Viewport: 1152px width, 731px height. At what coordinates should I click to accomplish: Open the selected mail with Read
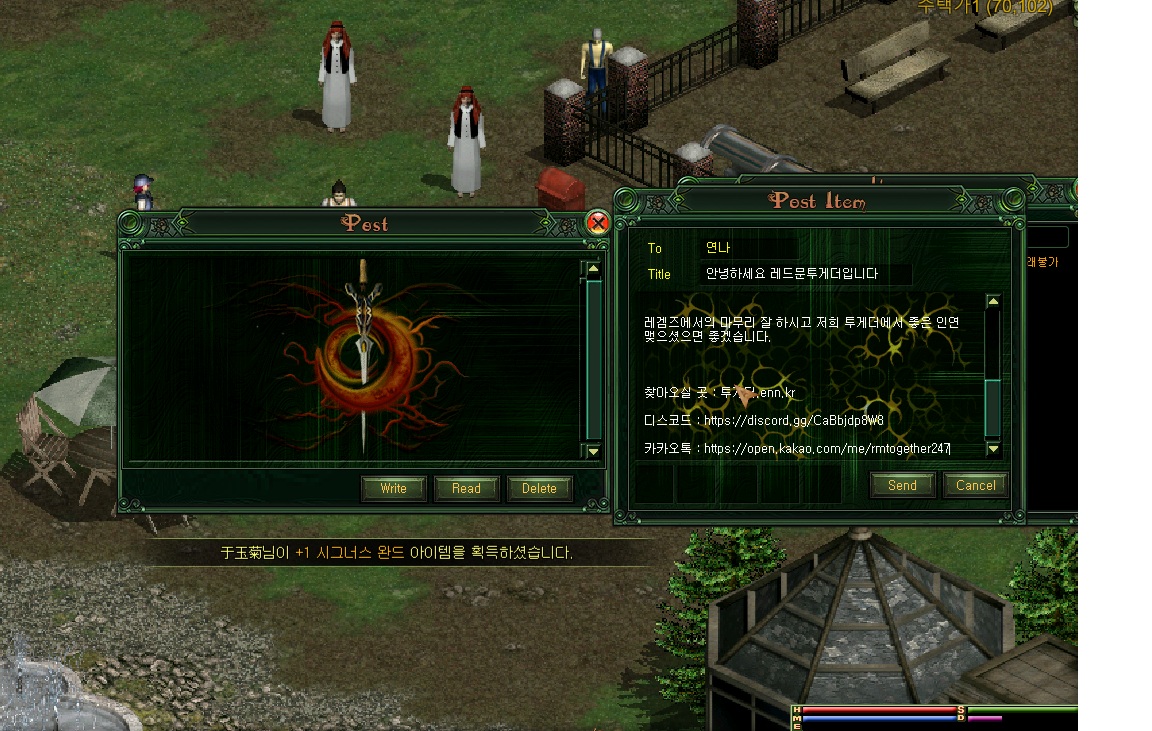click(x=466, y=488)
